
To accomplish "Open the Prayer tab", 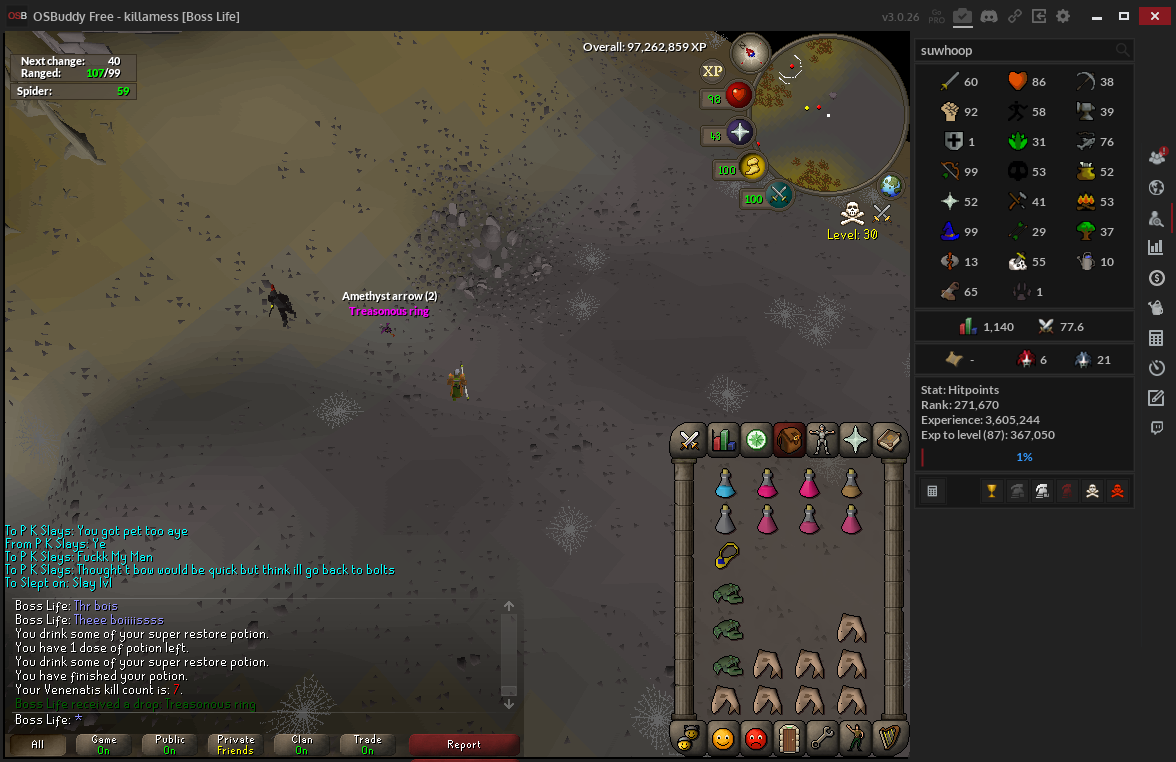I will click(x=855, y=439).
